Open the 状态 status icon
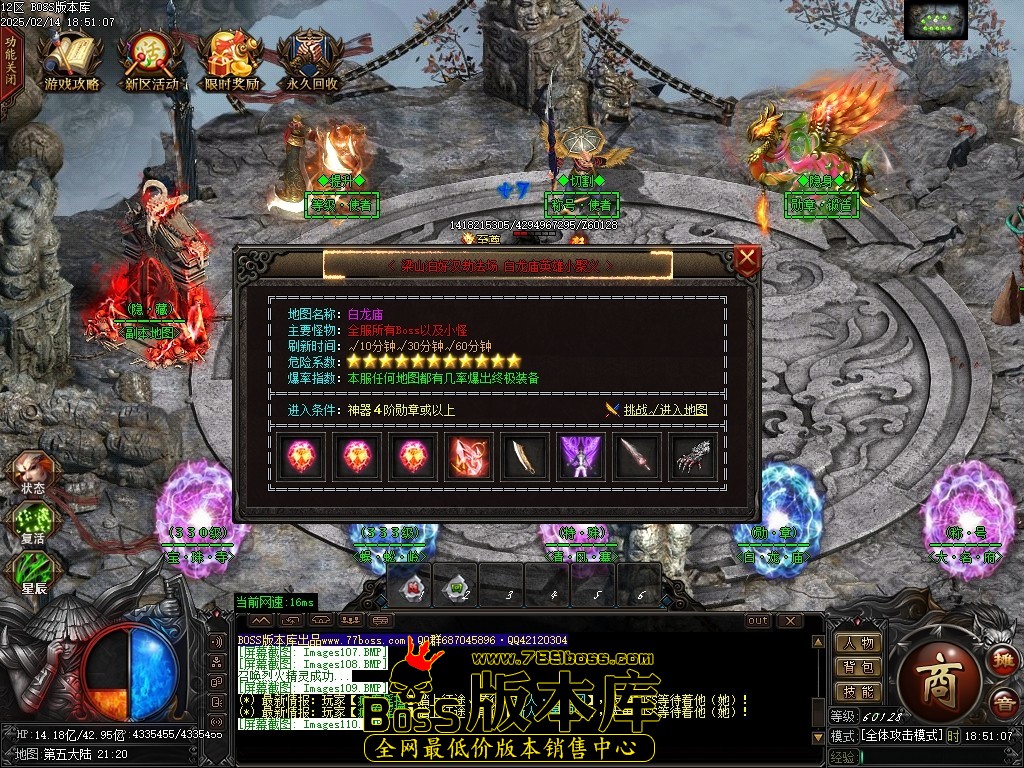Image resolution: width=1024 pixels, height=768 pixels. pyautogui.click(x=32, y=472)
